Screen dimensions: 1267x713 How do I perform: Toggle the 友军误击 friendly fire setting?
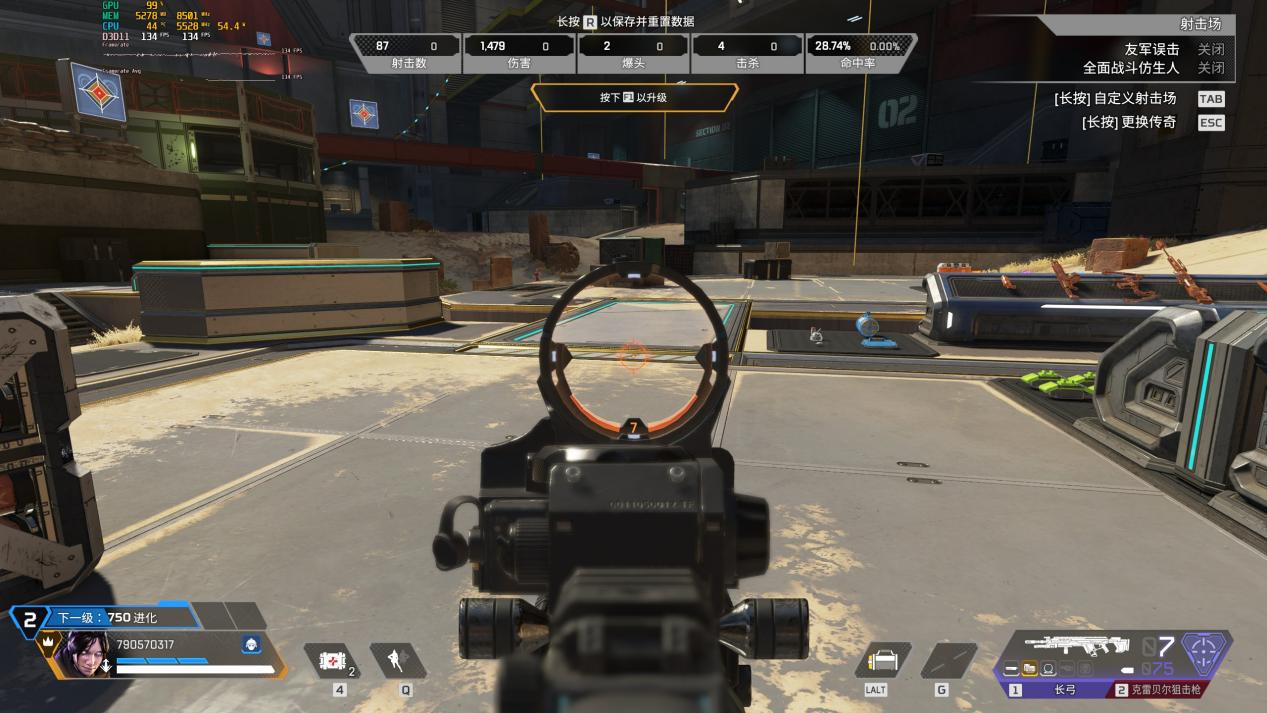[x=1210, y=49]
